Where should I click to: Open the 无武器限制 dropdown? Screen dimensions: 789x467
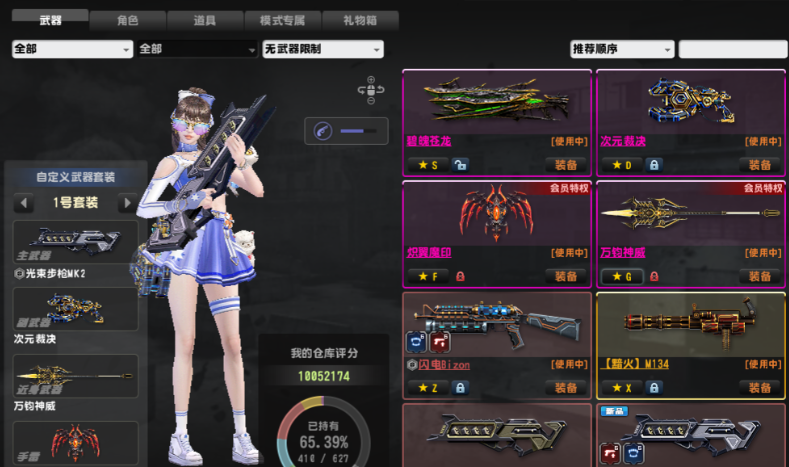(x=322, y=49)
